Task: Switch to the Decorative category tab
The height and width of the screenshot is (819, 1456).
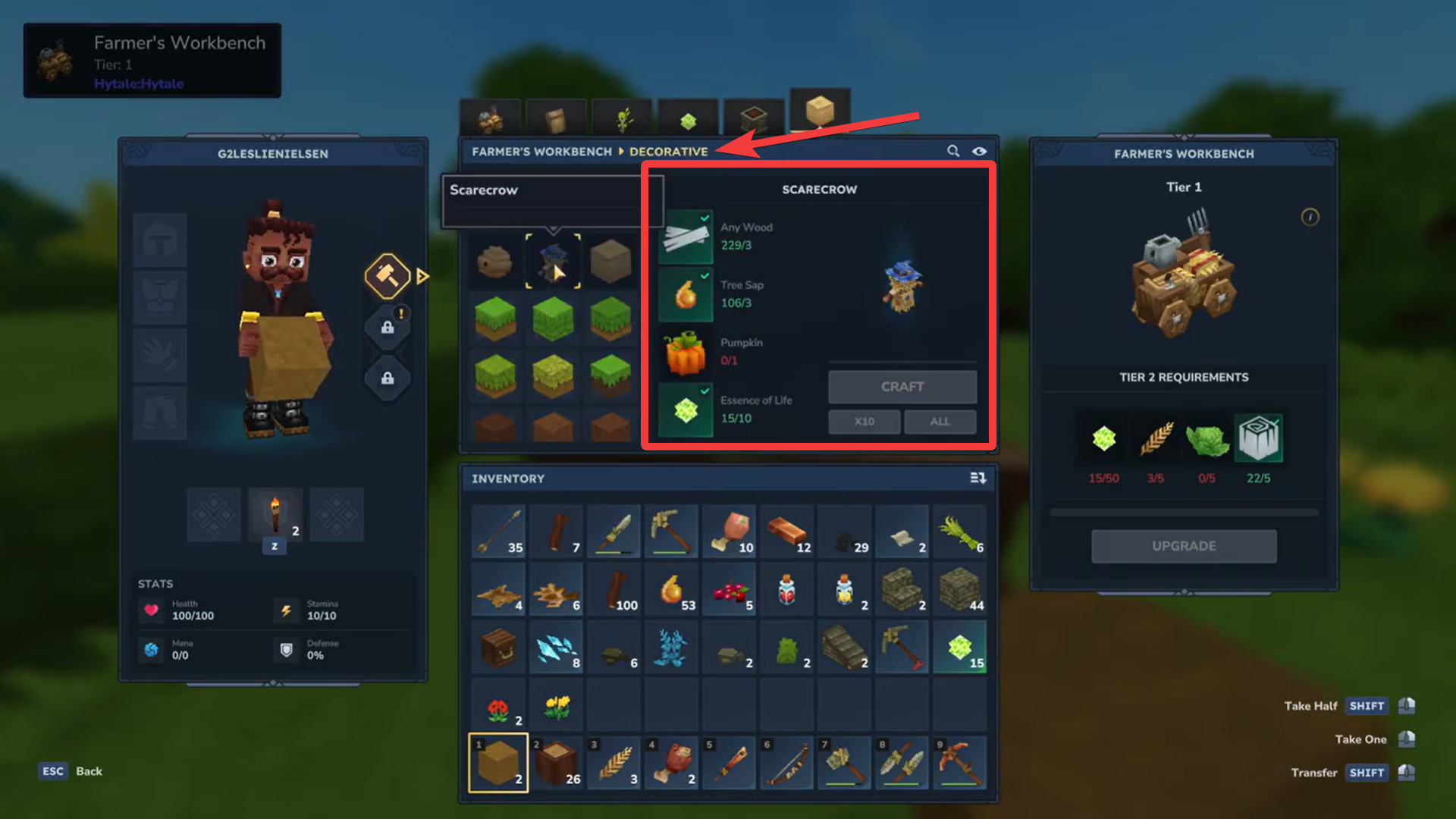Action: pyautogui.click(x=668, y=151)
